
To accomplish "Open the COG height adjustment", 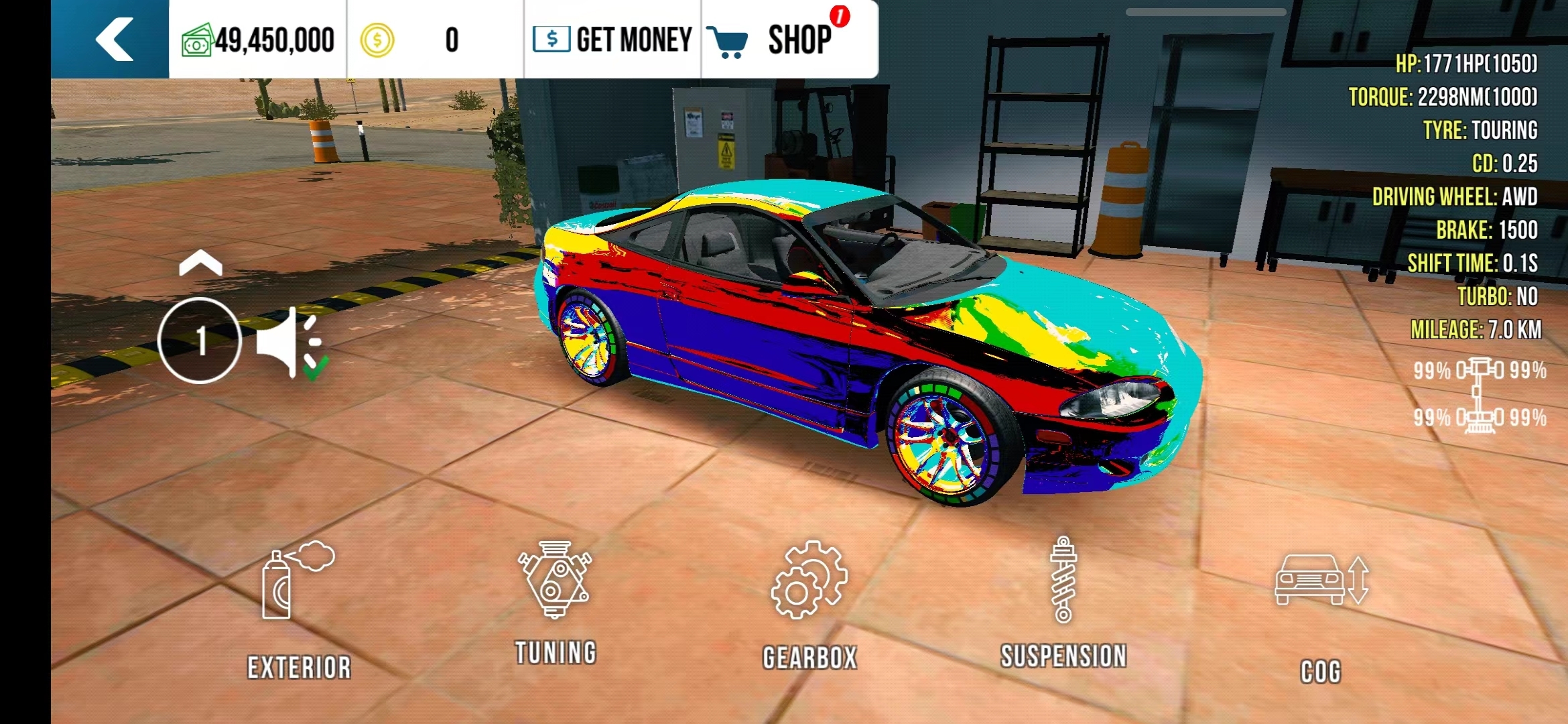I will pyautogui.click(x=1321, y=611).
